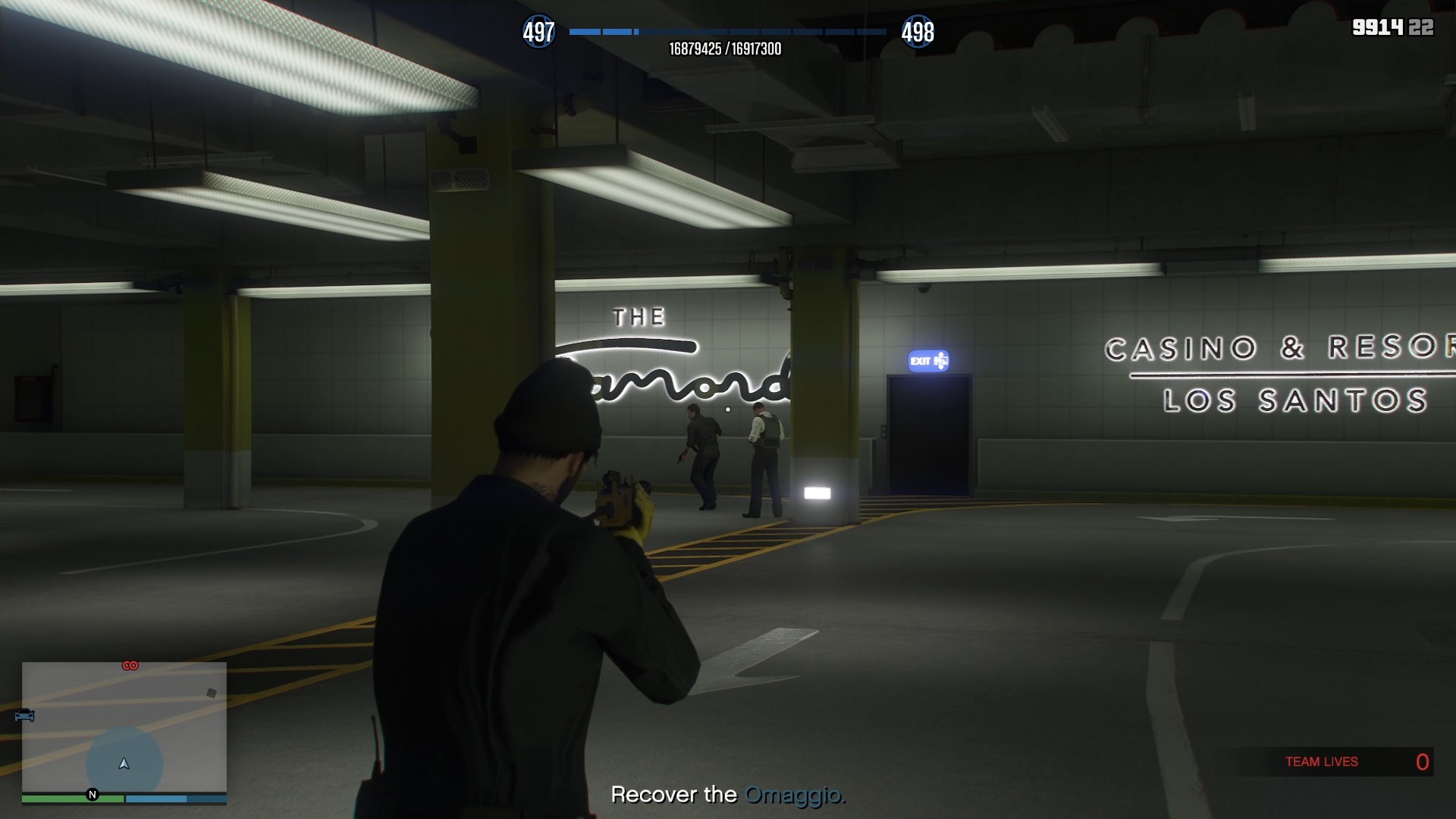Select the rank 497 badge

538,32
